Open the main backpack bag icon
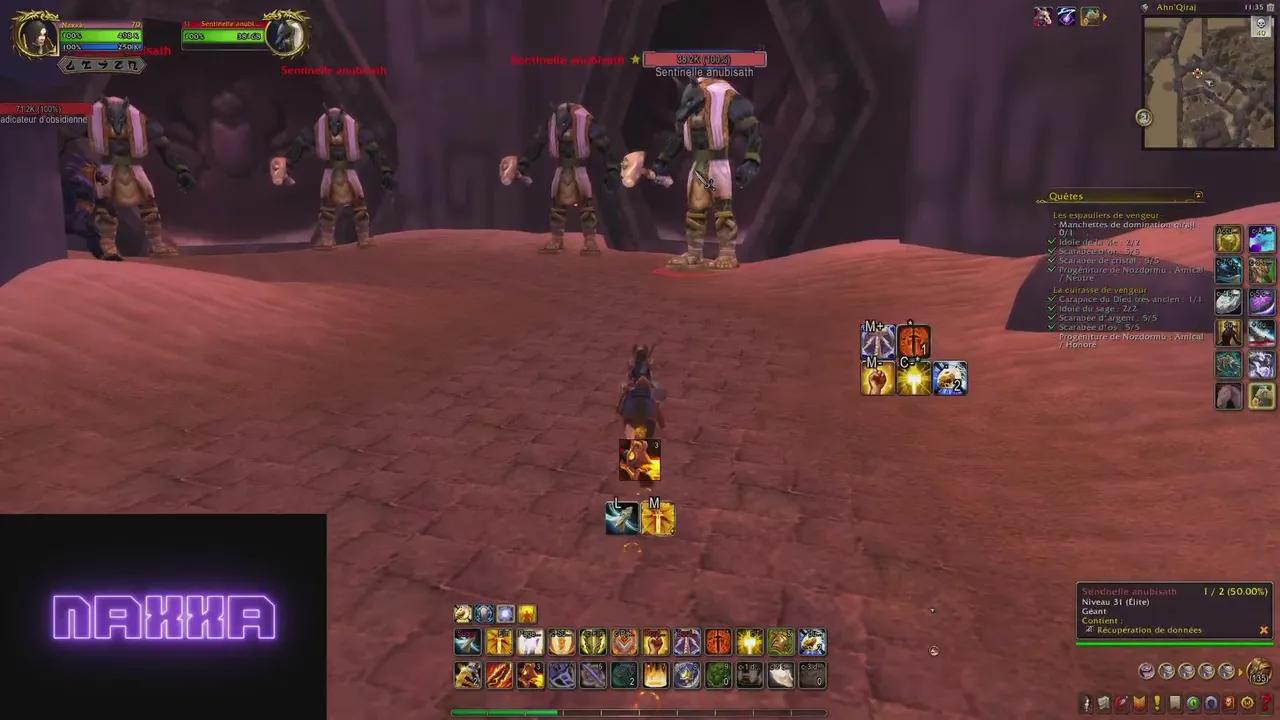The height and width of the screenshot is (720, 1280). click(x=1258, y=671)
